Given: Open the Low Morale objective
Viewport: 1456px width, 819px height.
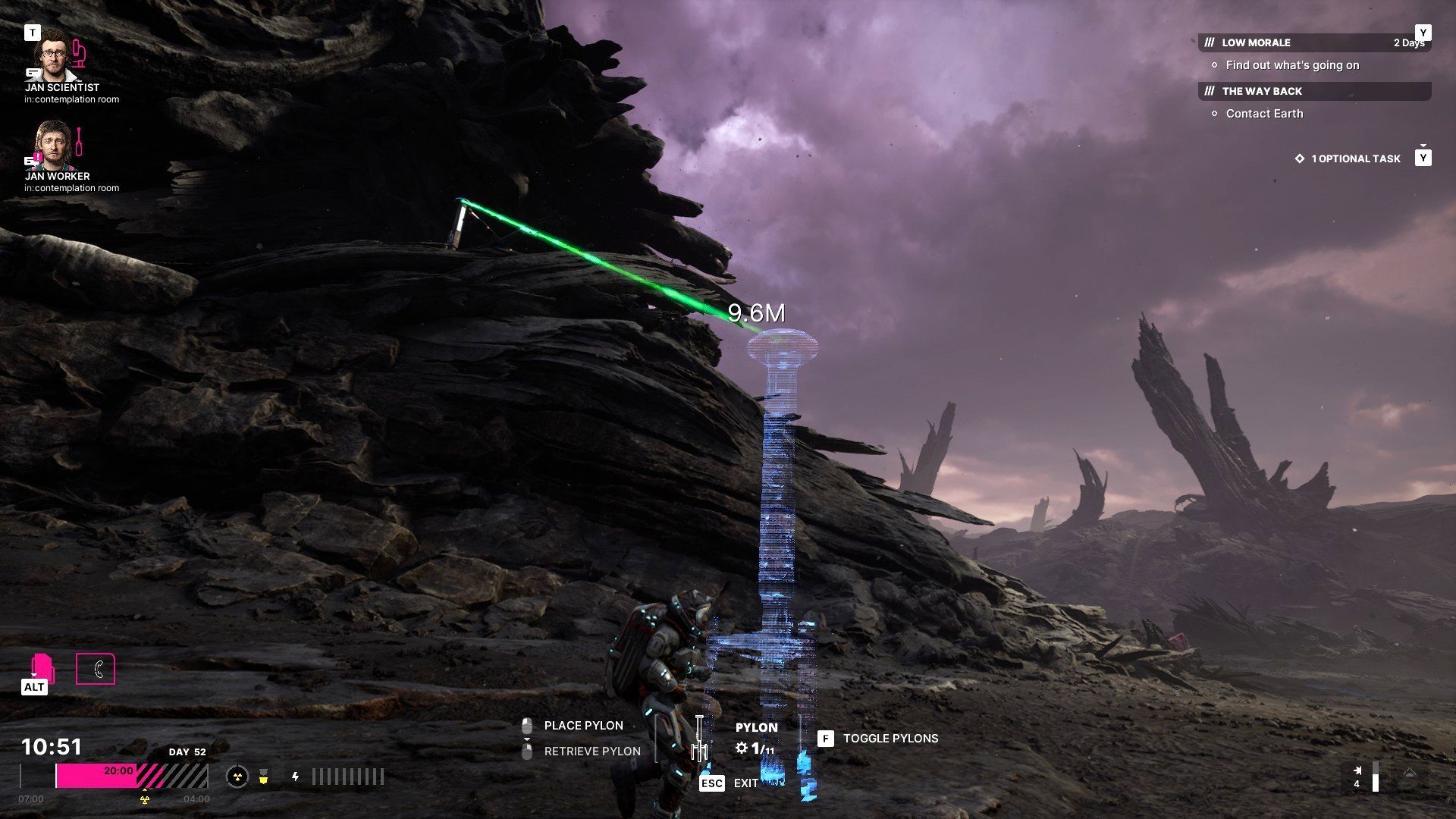Looking at the screenshot, I should 1256,42.
